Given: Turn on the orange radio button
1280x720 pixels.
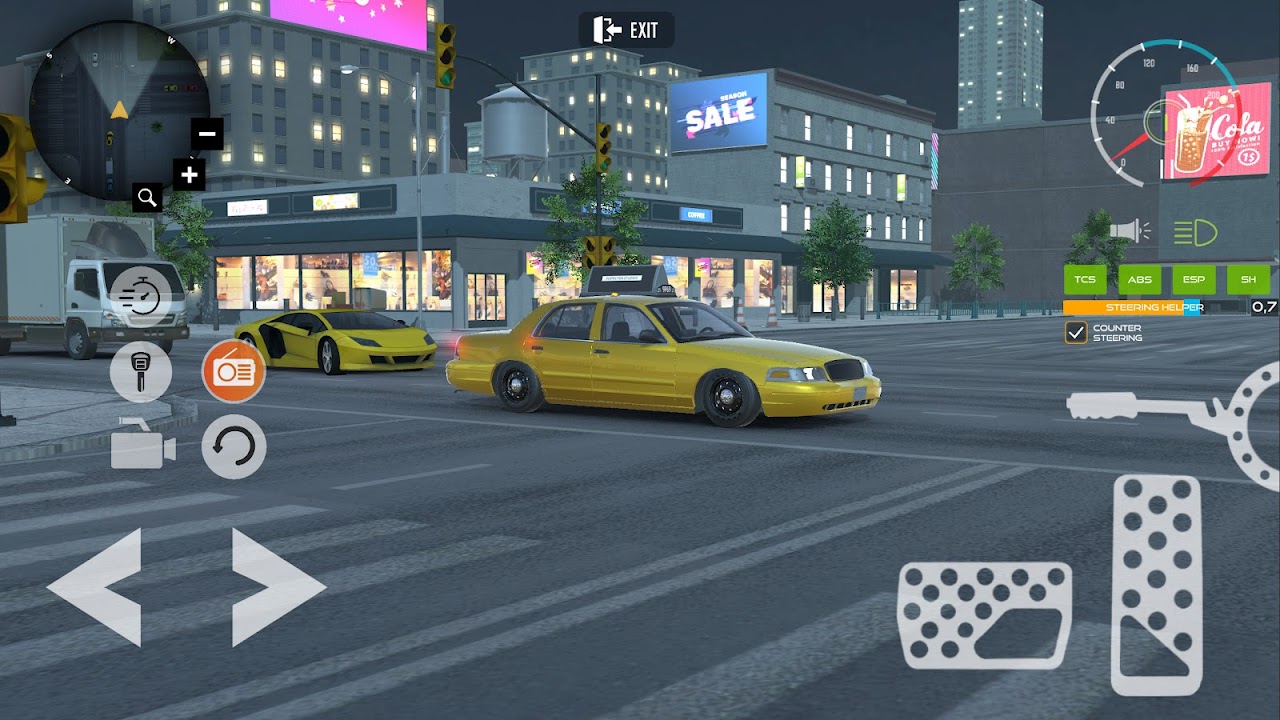Looking at the screenshot, I should pos(234,371).
